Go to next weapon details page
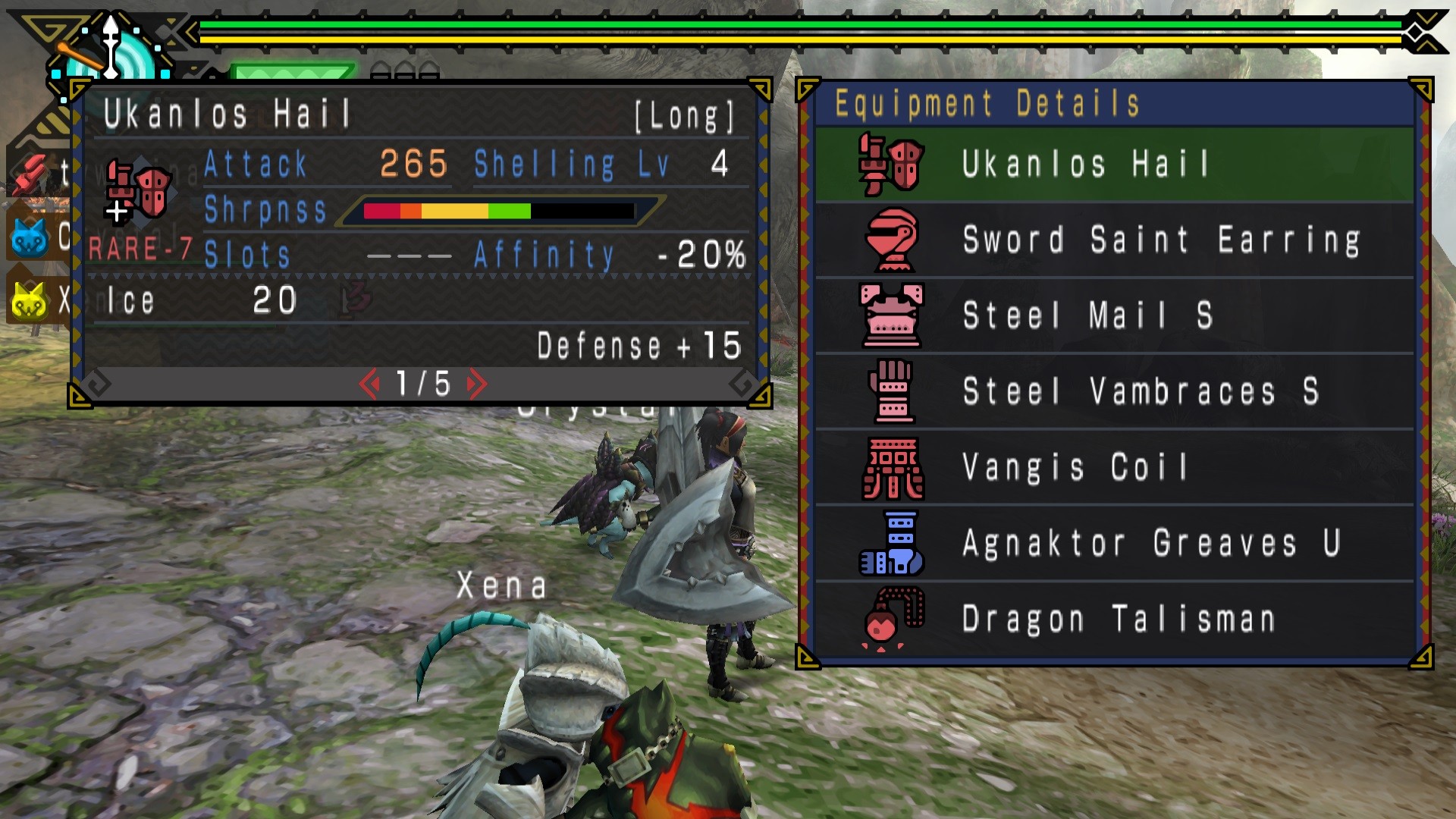This screenshot has height=819, width=1456. (477, 384)
